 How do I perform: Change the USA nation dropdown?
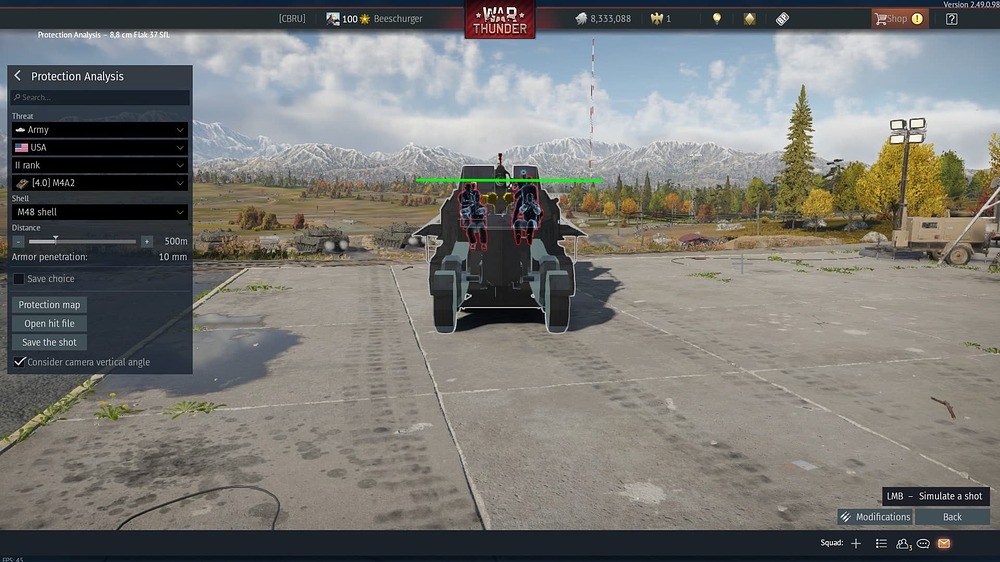[x=100, y=147]
